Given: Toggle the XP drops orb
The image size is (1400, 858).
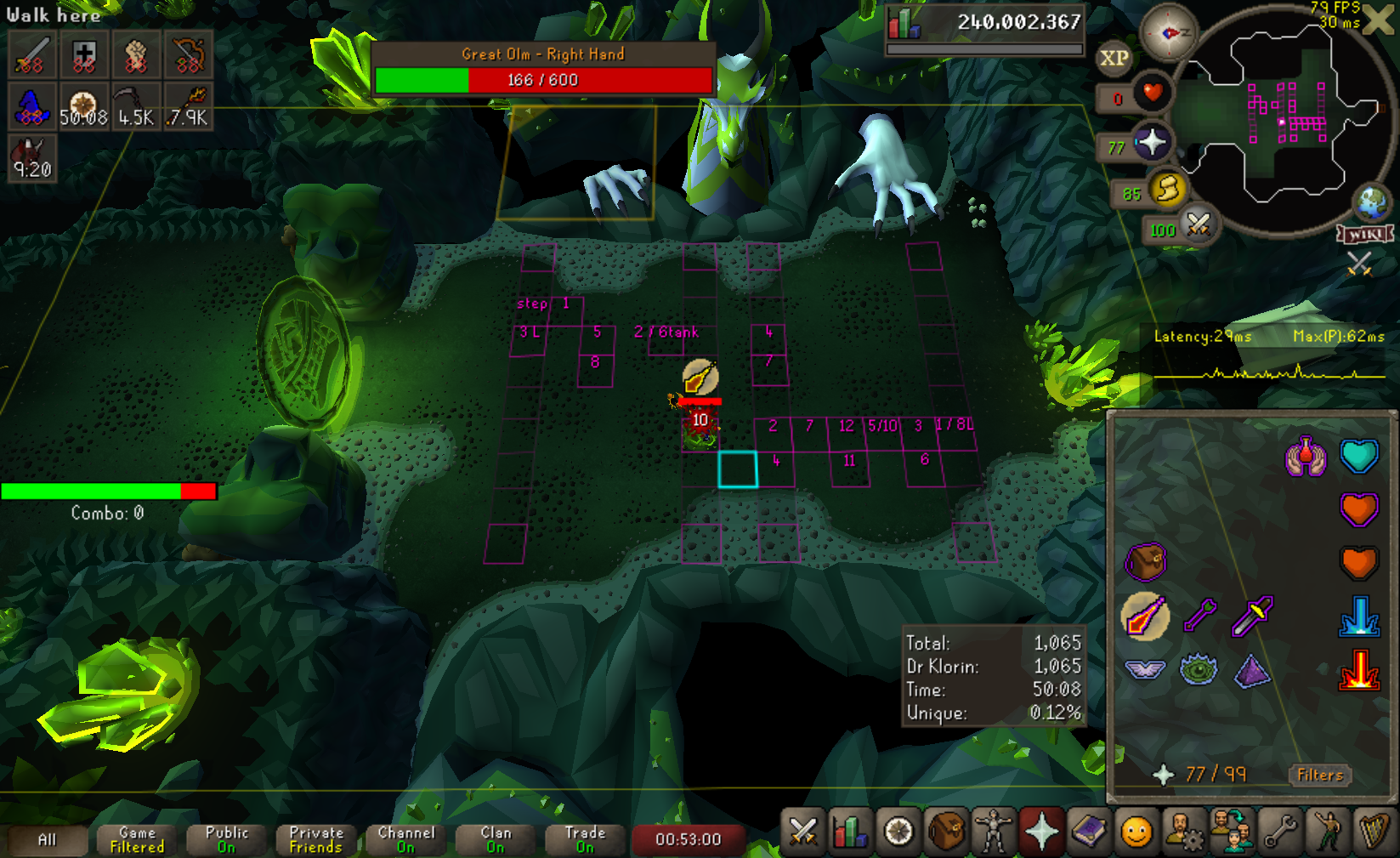Looking at the screenshot, I should click(x=1114, y=59).
